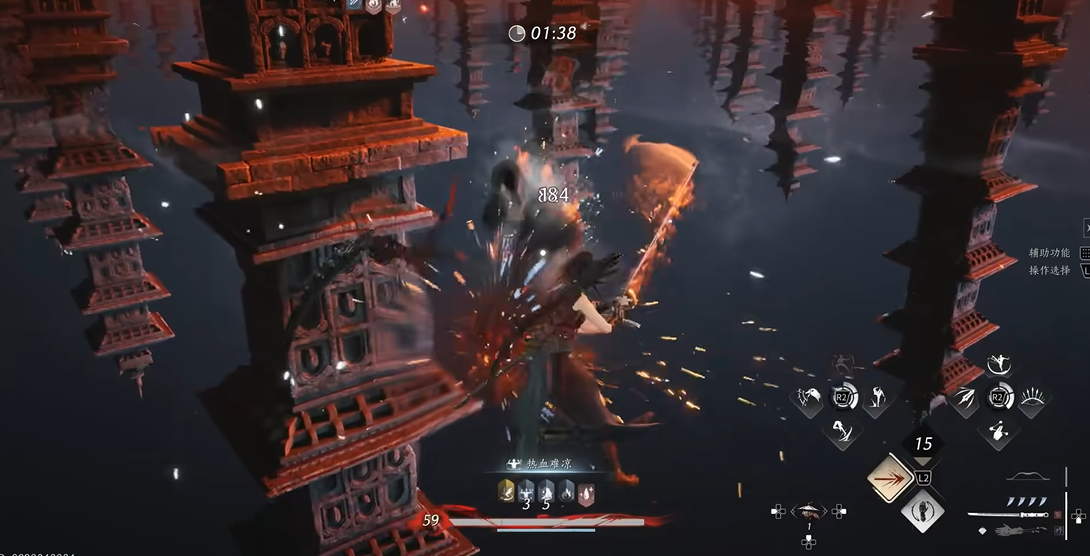This screenshot has width=1090, height=556.
Task: Click the yellow feather buff icon
Action: click(x=506, y=490)
